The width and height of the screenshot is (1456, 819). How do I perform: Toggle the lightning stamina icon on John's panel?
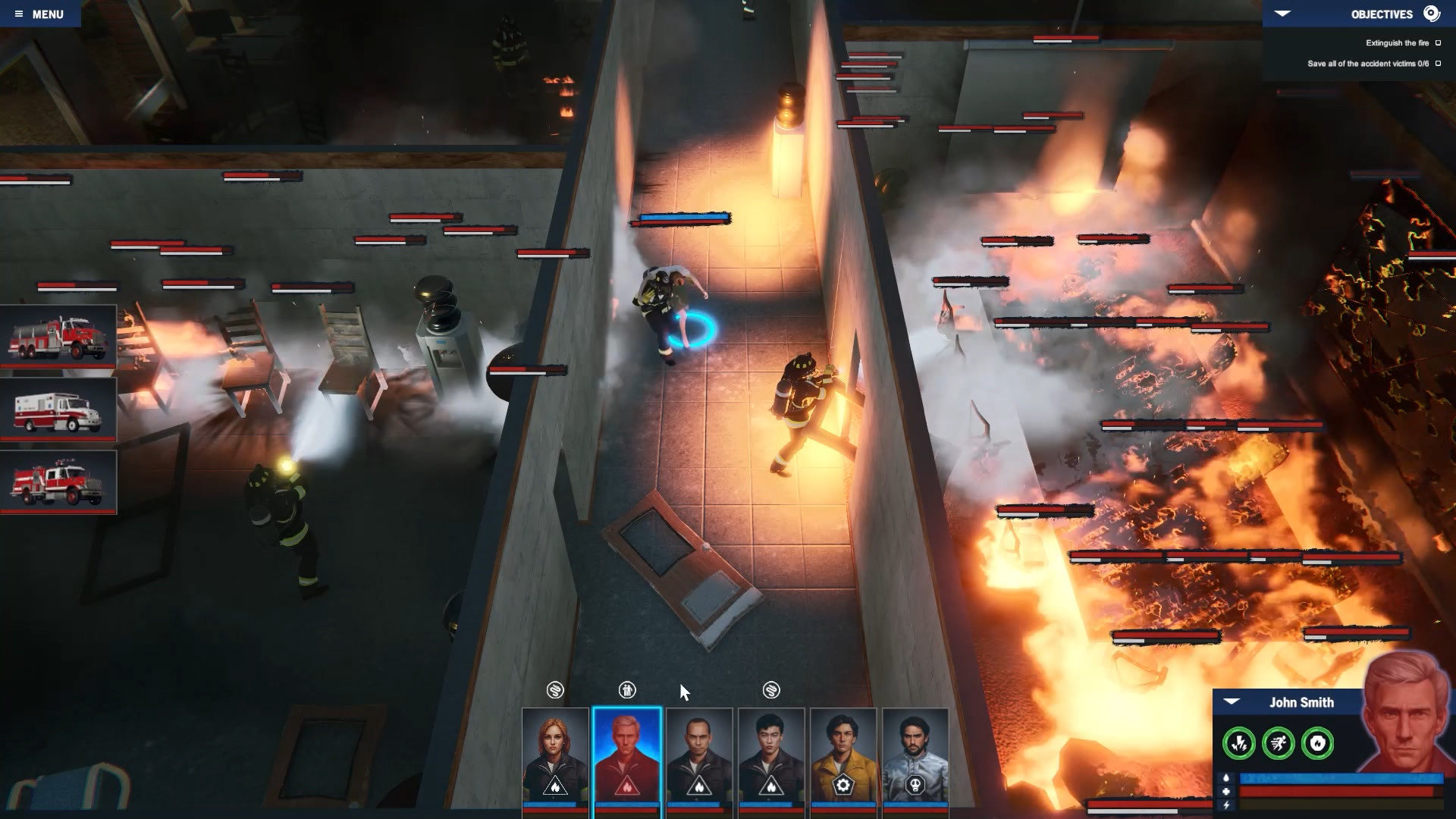pos(1226,806)
